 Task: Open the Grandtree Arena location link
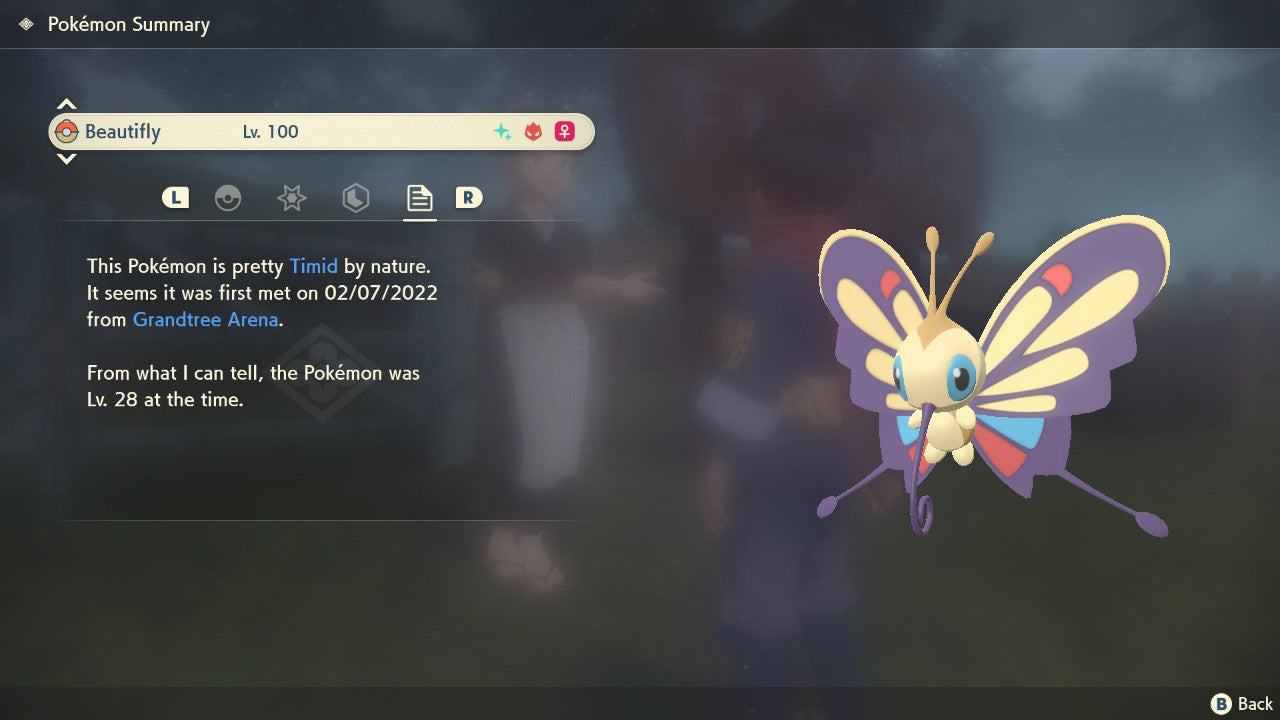tap(204, 319)
